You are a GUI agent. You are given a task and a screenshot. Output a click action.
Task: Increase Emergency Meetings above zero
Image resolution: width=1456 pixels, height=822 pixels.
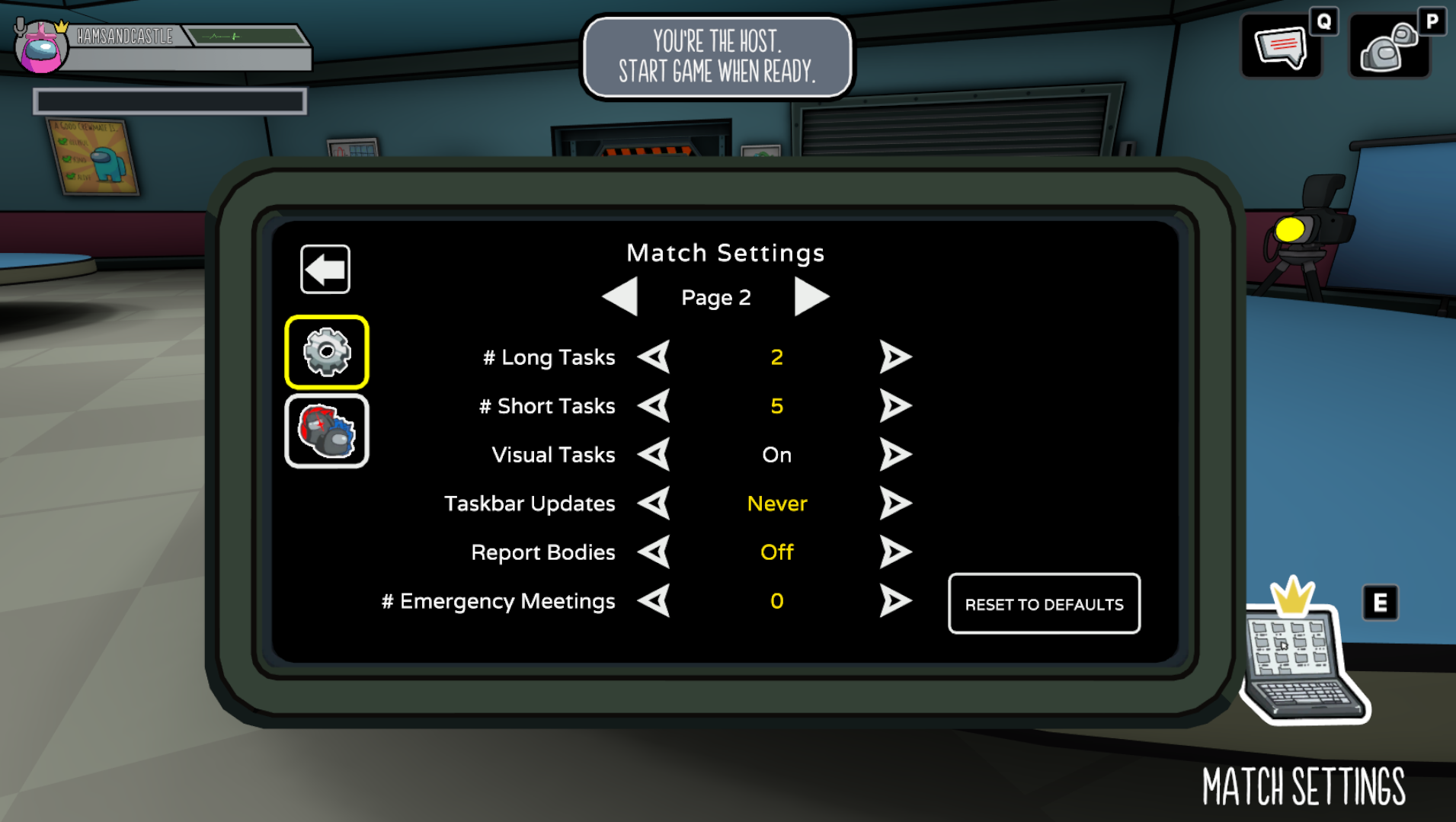(x=895, y=601)
